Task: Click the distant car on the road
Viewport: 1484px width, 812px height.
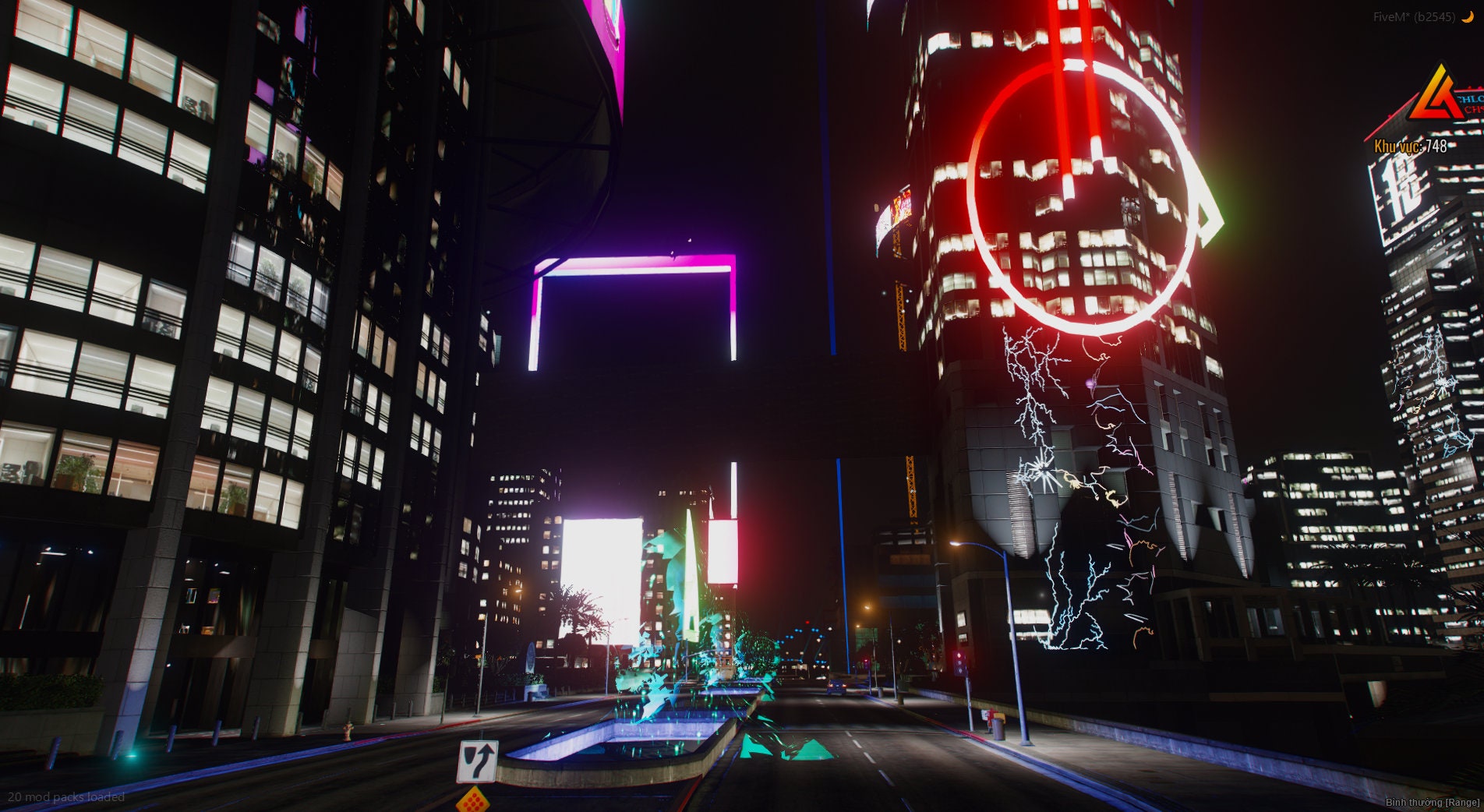Action: tap(836, 687)
